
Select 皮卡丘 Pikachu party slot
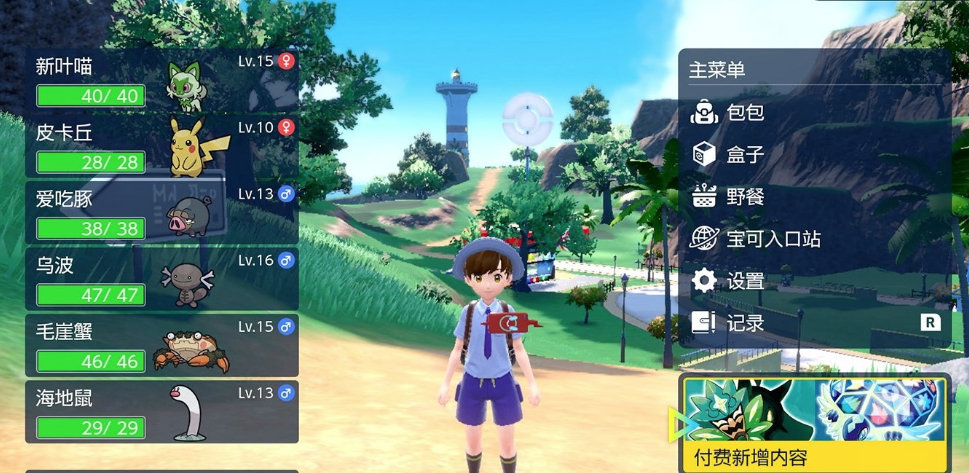[162, 146]
